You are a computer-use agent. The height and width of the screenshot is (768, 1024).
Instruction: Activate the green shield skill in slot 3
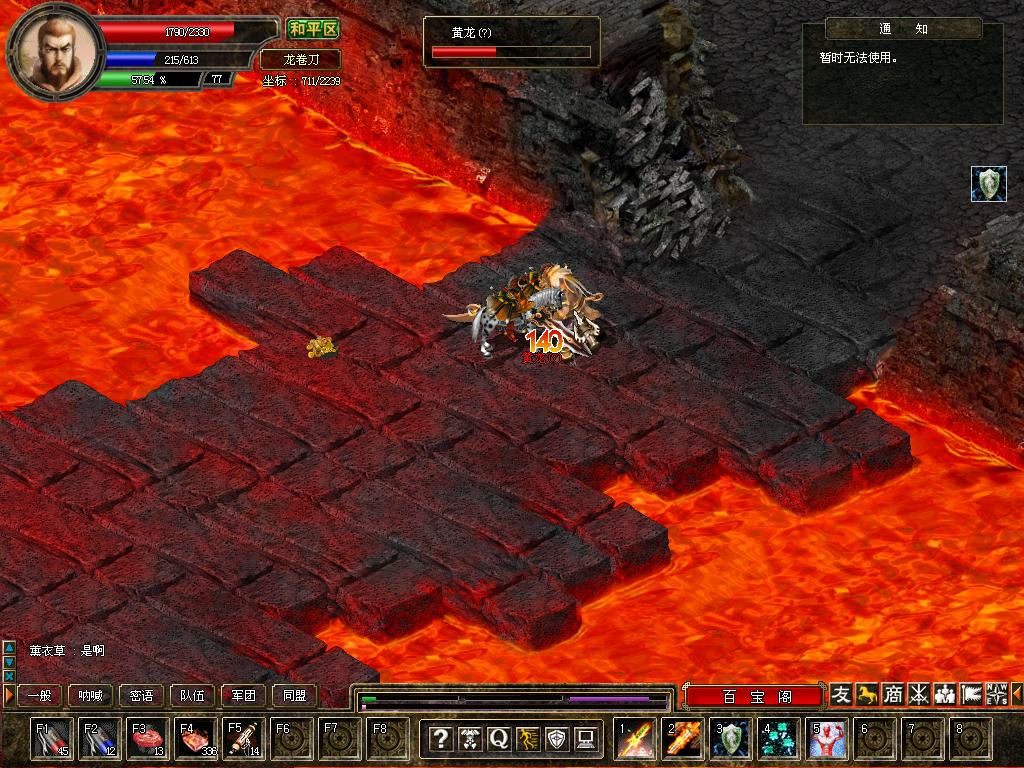(x=731, y=739)
